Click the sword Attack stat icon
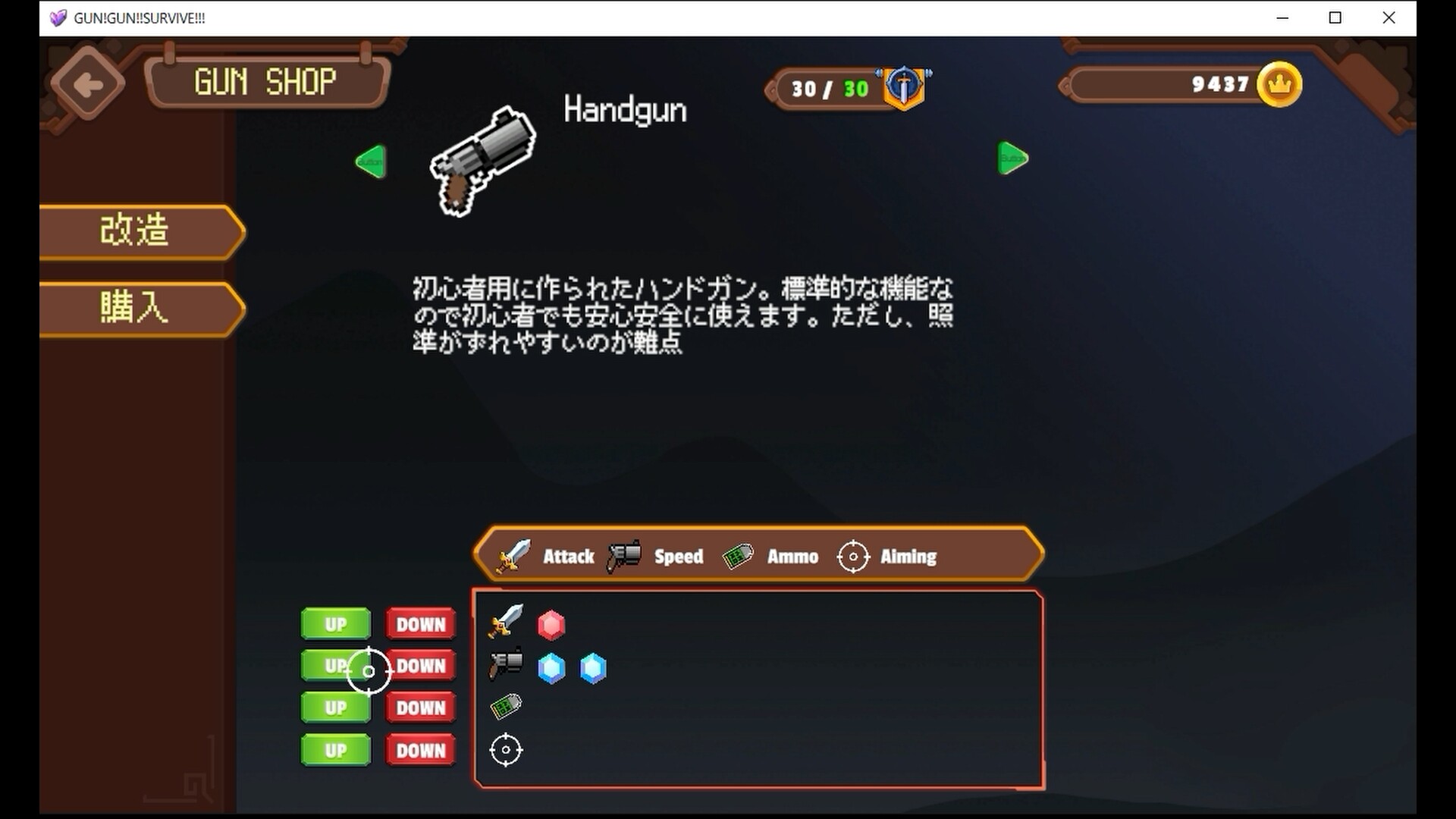The width and height of the screenshot is (1456, 819). coord(516,556)
